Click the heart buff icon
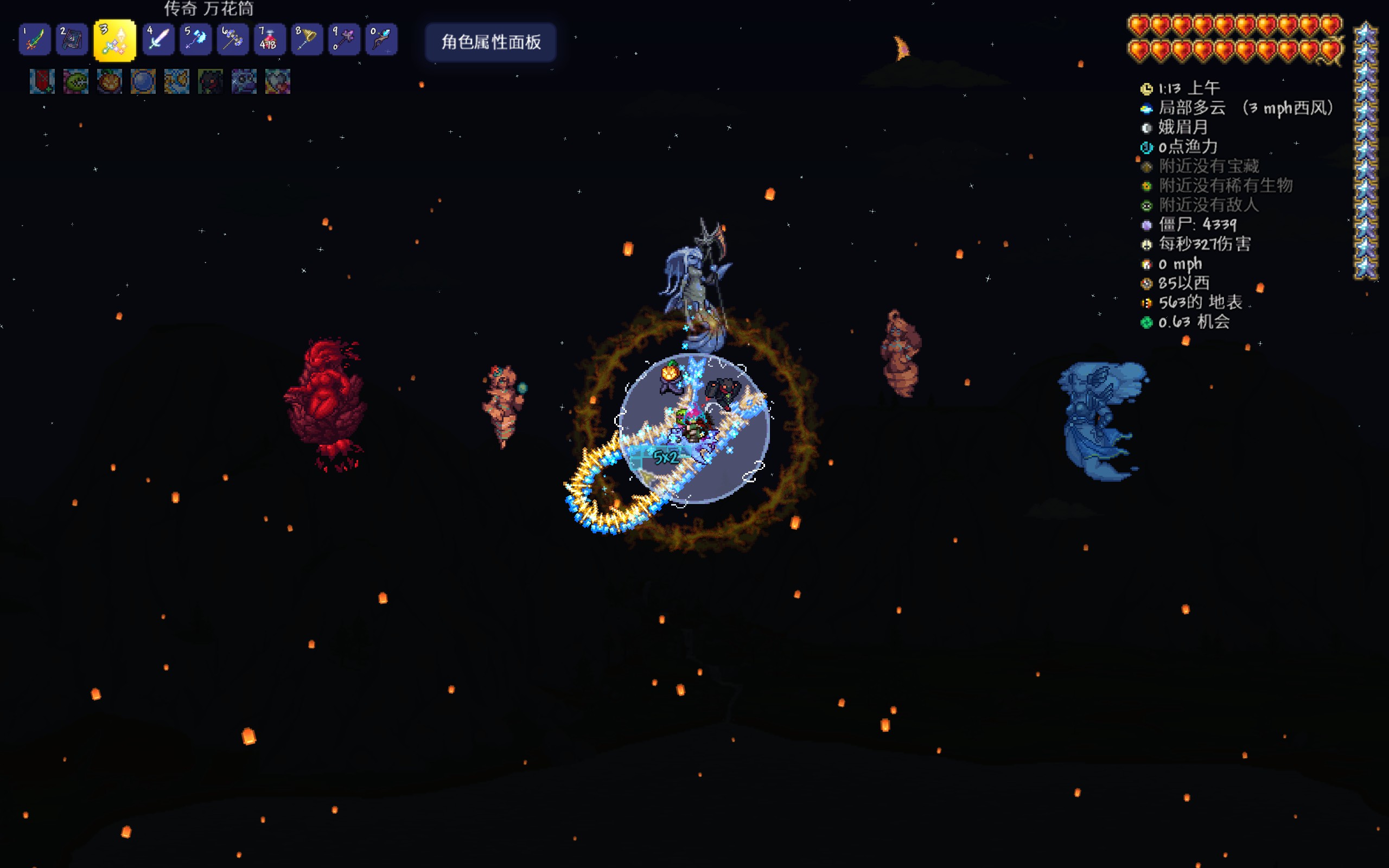 pyautogui.click(x=278, y=81)
